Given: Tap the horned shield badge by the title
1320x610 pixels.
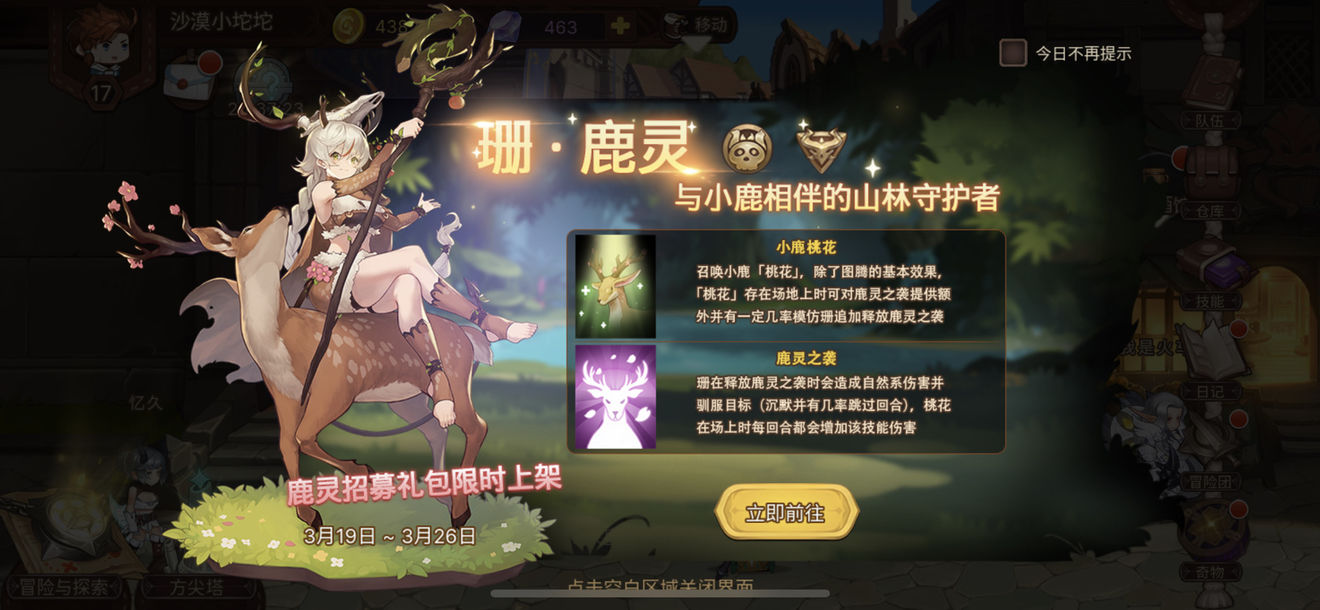Looking at the screenshot, I should pyautogui.click(x=821, y=149).
